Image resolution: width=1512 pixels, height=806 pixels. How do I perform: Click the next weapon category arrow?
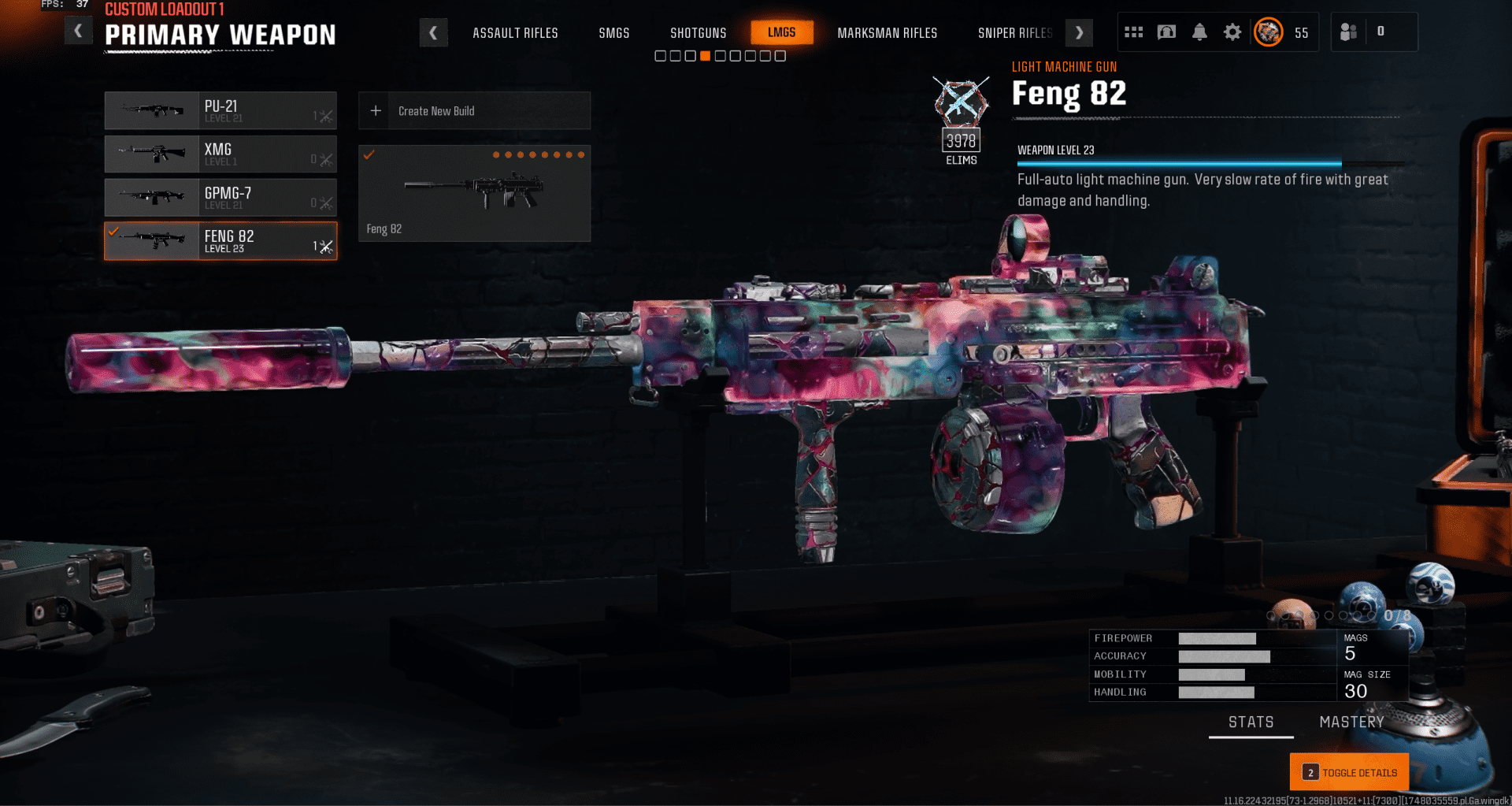coord(1079,33)
